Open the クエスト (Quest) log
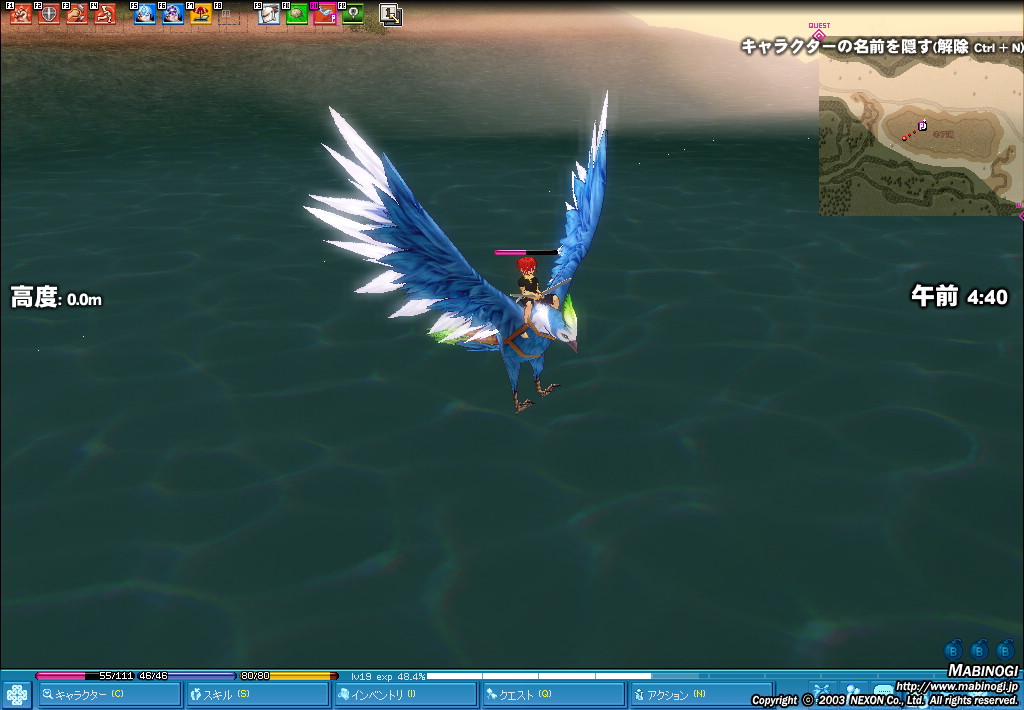Screen dimensions: 1024x710 (x=554, y=694)
